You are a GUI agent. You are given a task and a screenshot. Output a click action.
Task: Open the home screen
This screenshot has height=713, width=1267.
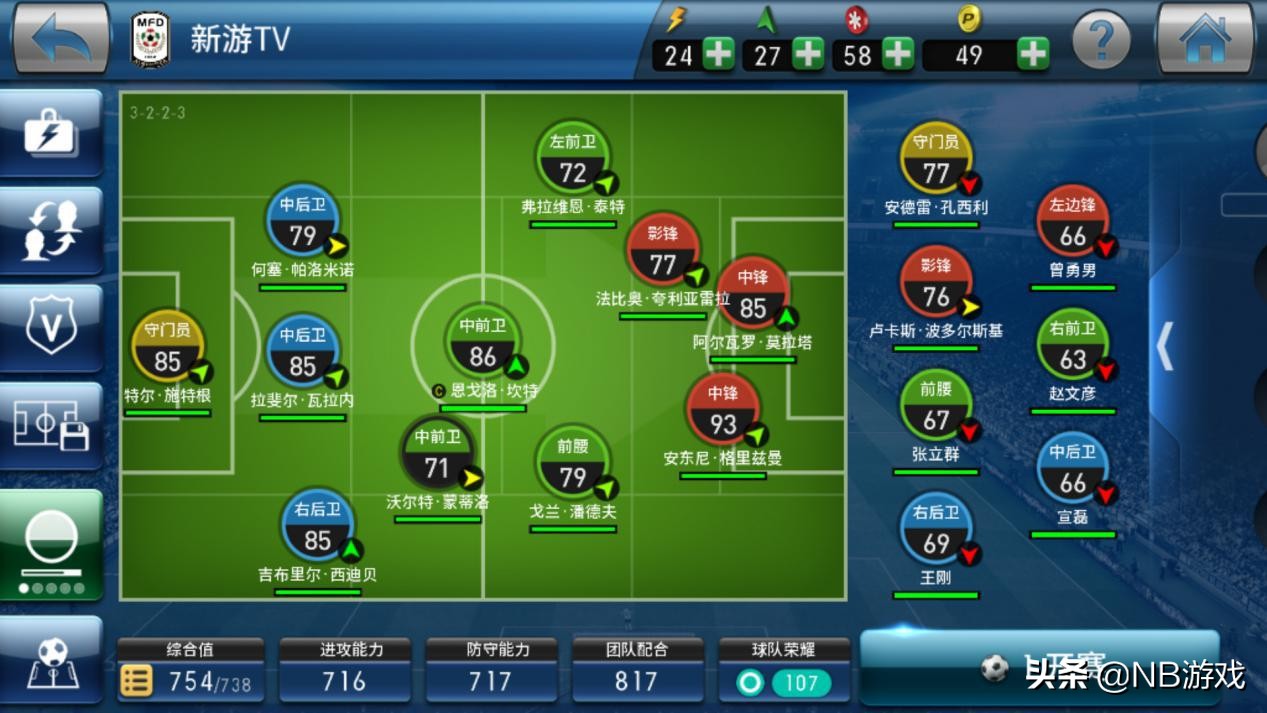point(1204,38)
